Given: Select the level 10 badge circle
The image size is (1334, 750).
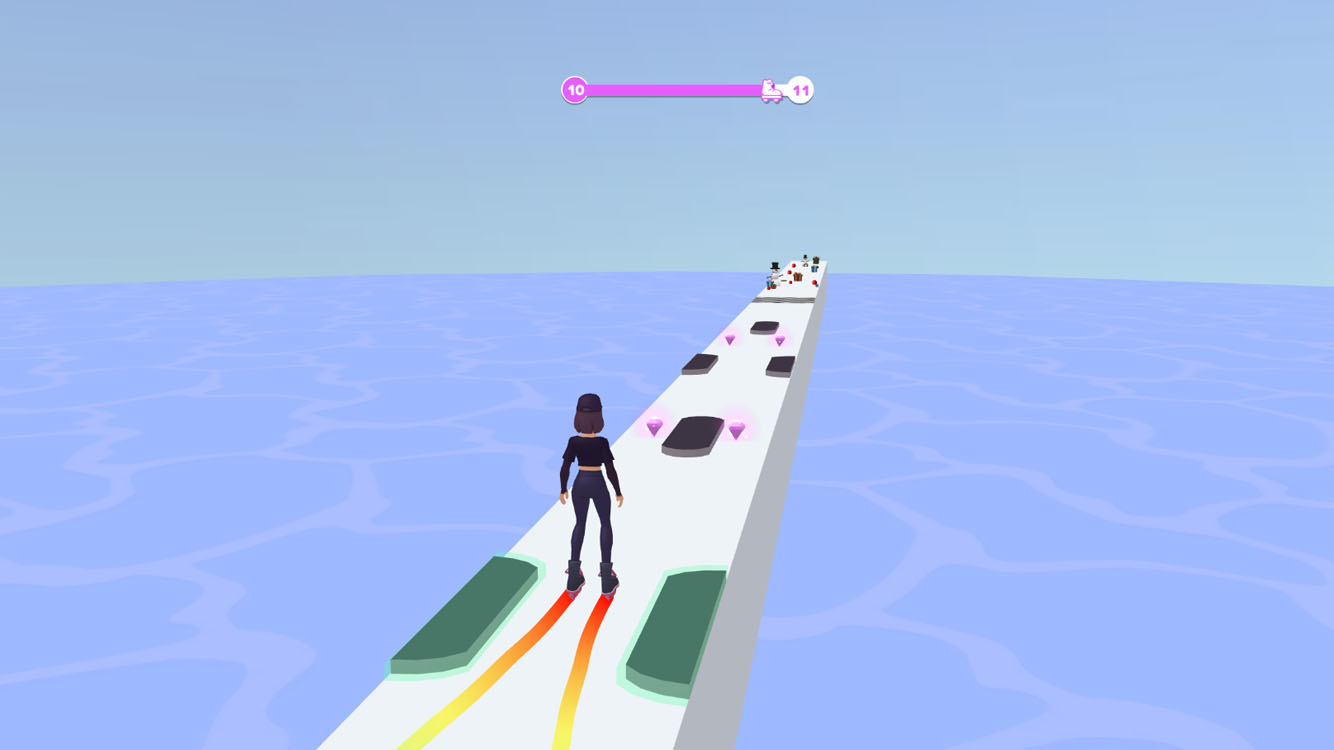Looking at the screenshot, I should (x=574, y=90).
